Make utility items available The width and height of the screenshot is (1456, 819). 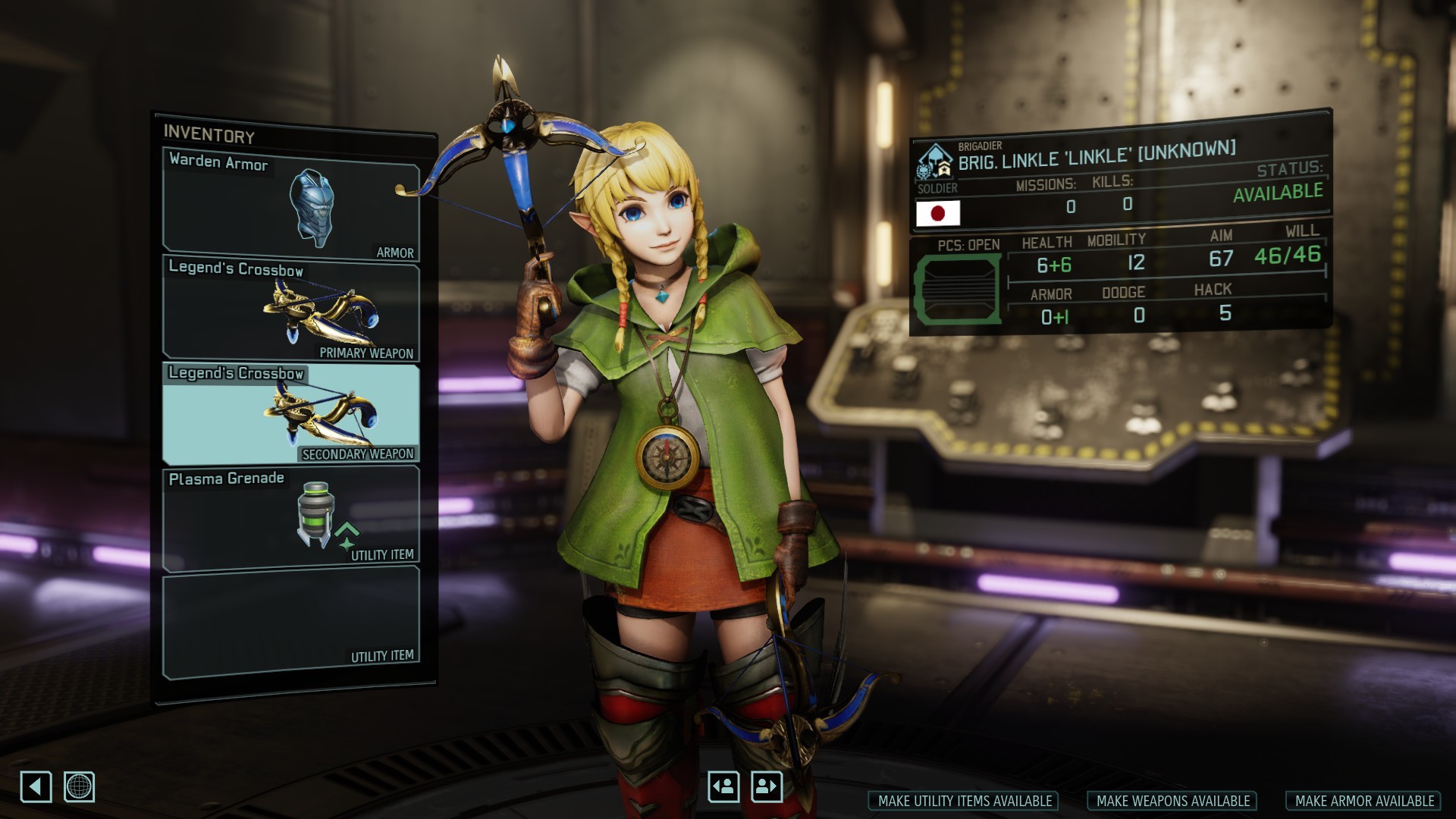pyautogui.click(x=964, y=801)
